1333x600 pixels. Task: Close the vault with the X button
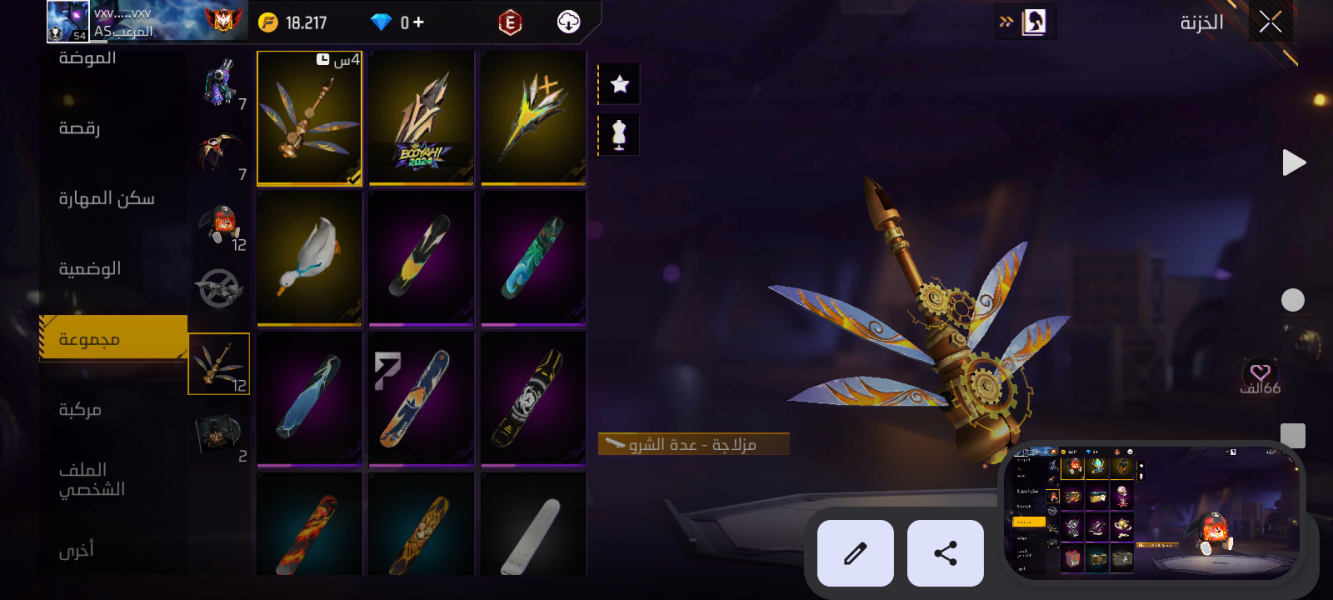click(1270, 22)
